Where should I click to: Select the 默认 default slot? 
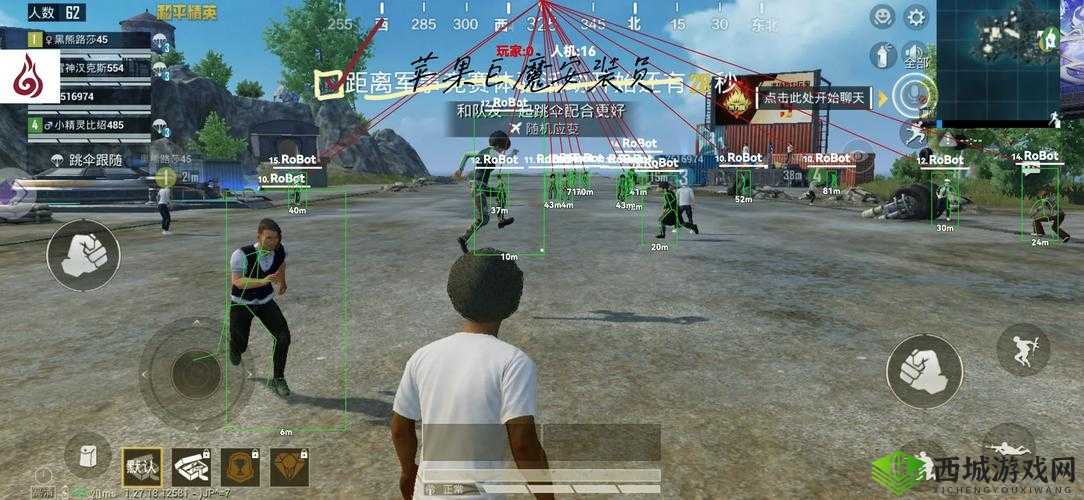point(141,466)
